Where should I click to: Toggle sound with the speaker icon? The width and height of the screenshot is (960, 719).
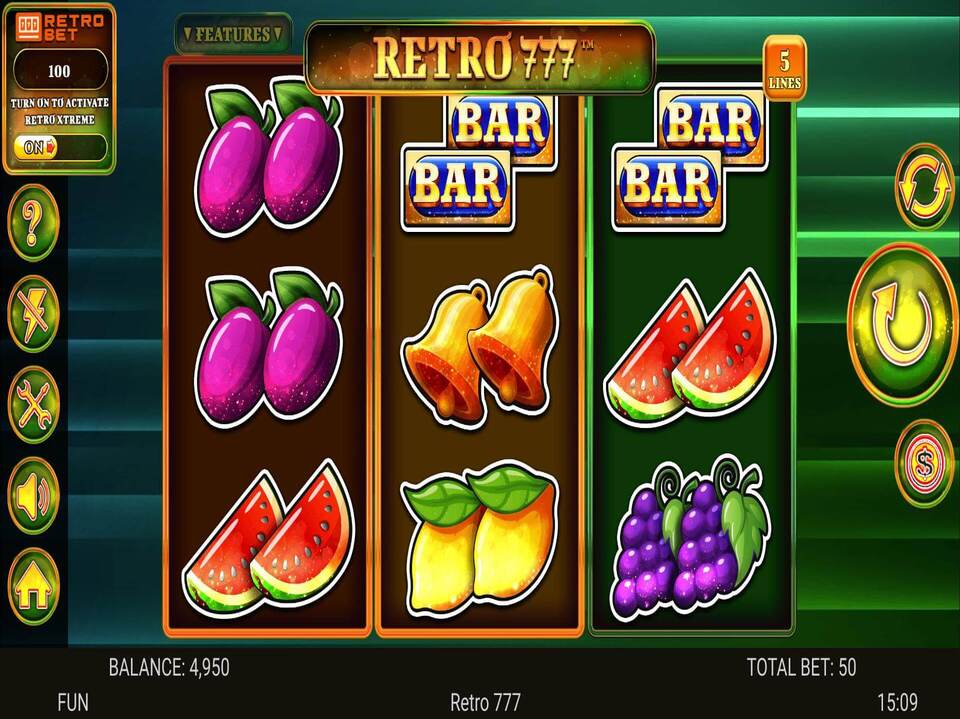coord(34,494)
